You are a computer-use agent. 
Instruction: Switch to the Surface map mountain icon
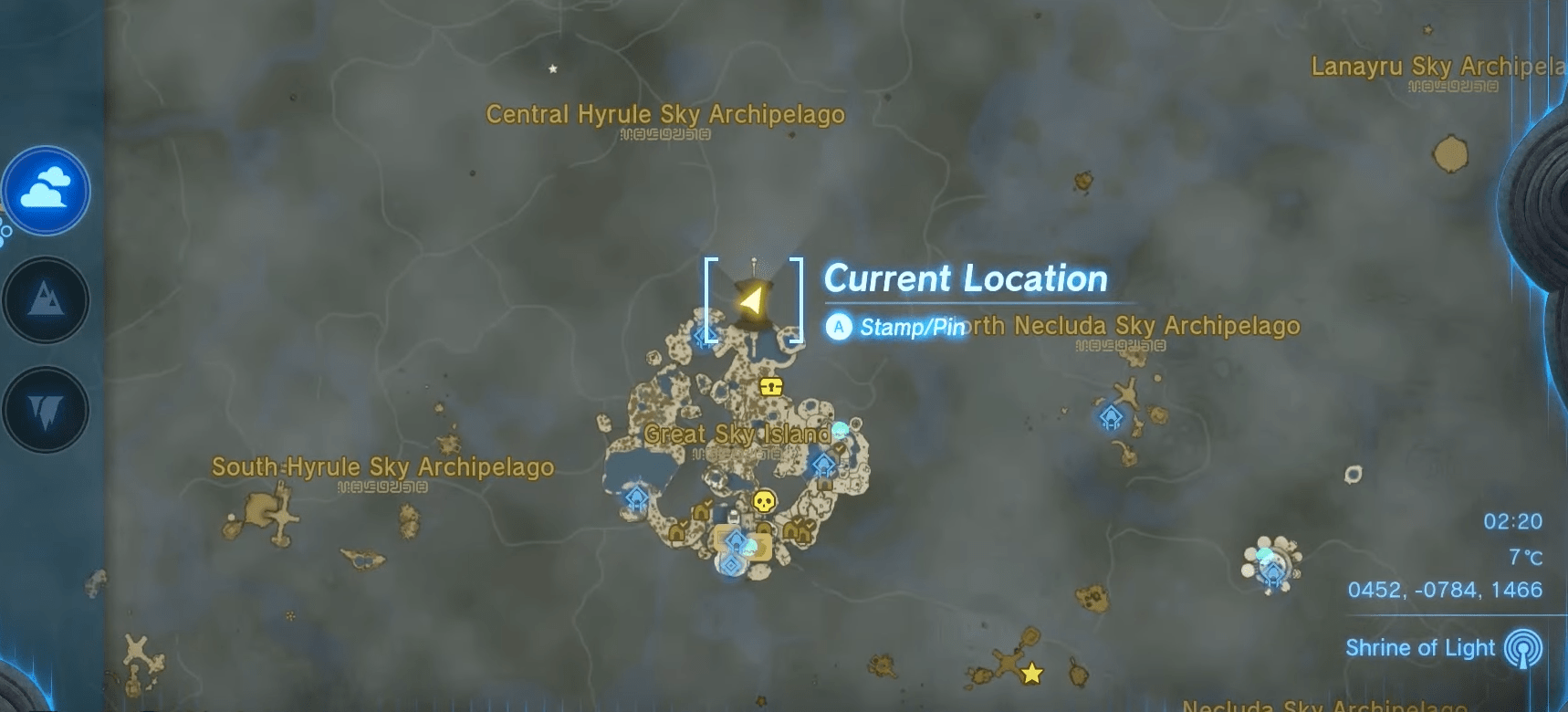[x=46, y=299]
